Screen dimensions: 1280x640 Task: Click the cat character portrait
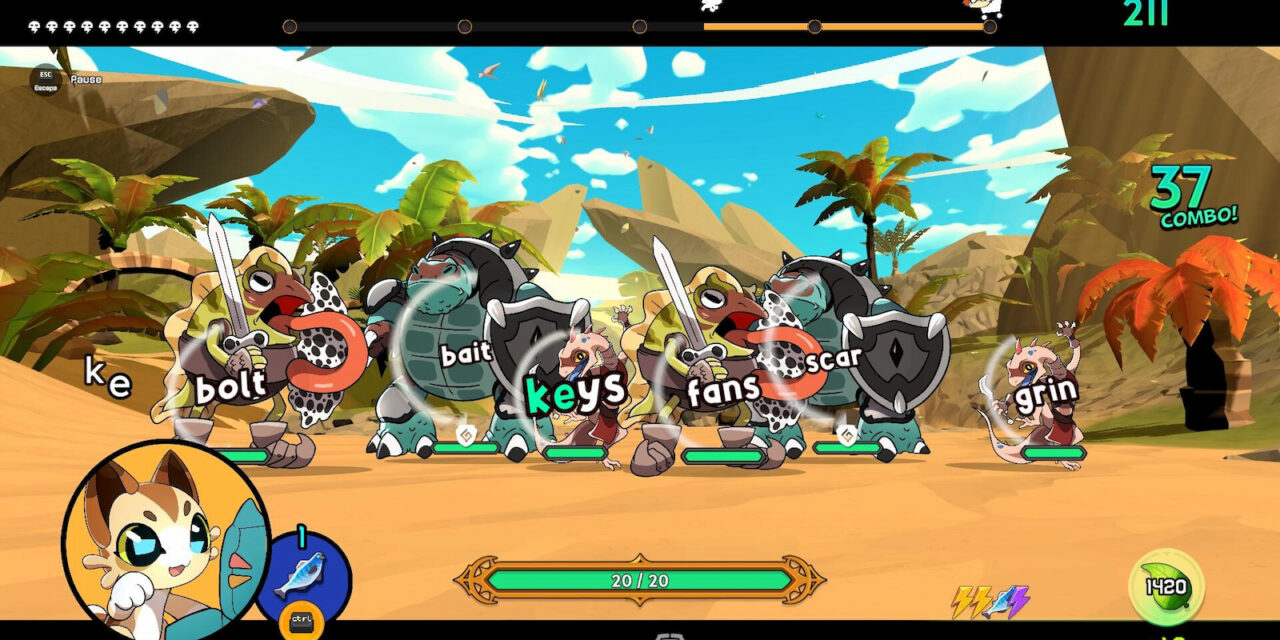(166, 542)
